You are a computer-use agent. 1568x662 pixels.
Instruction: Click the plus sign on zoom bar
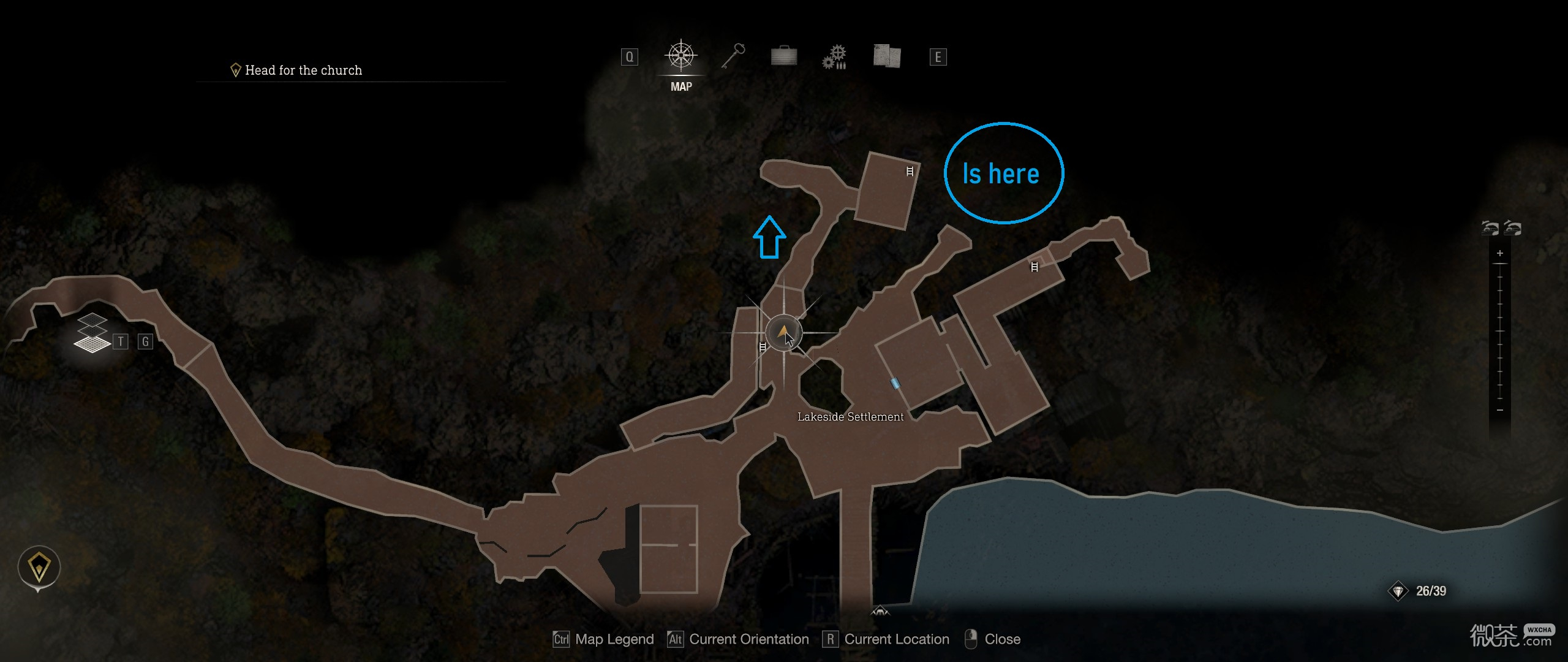click(1499, 253)
